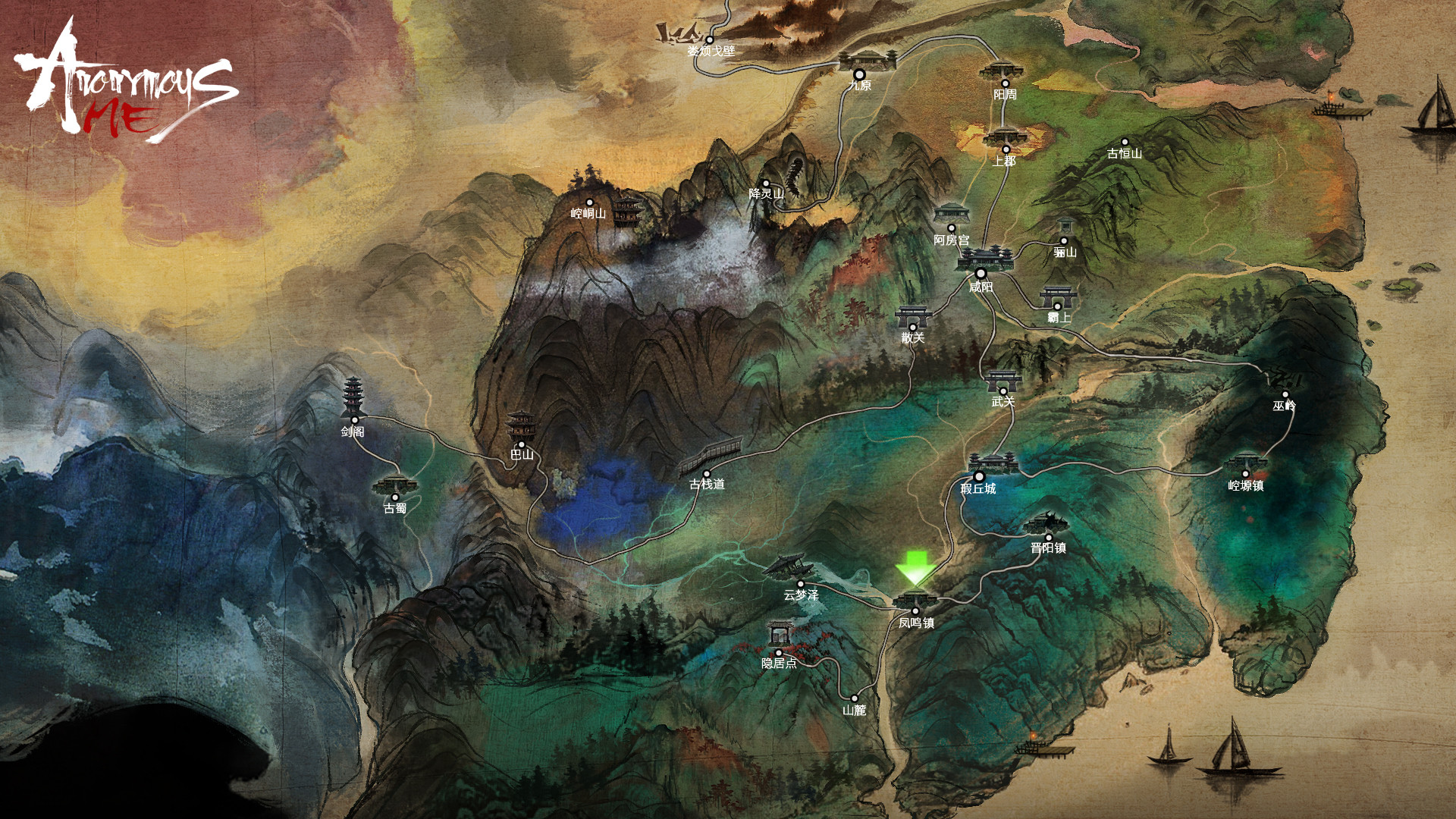The height and width of the screenshot is (819, 1456).
Task: Open the 散关 gate pass location
Action: tap(913, 318)
